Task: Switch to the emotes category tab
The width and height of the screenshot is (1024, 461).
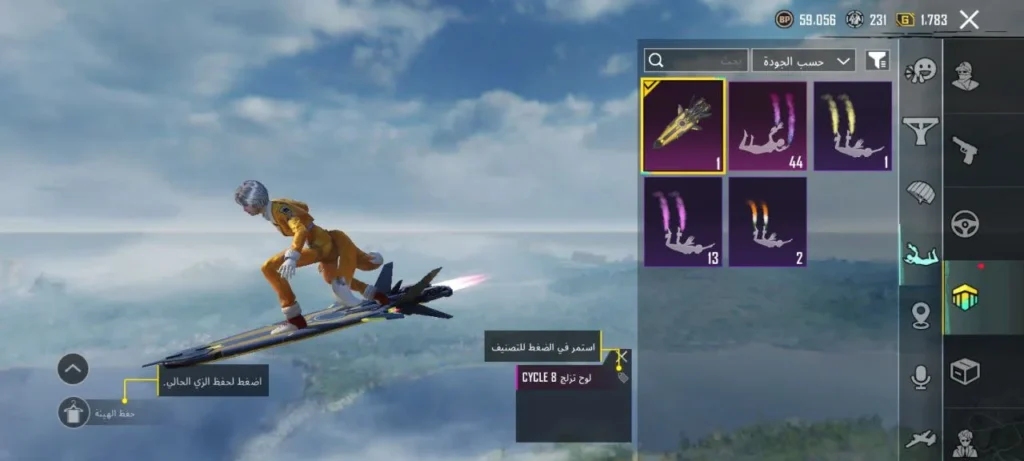Action: (920, 71)
